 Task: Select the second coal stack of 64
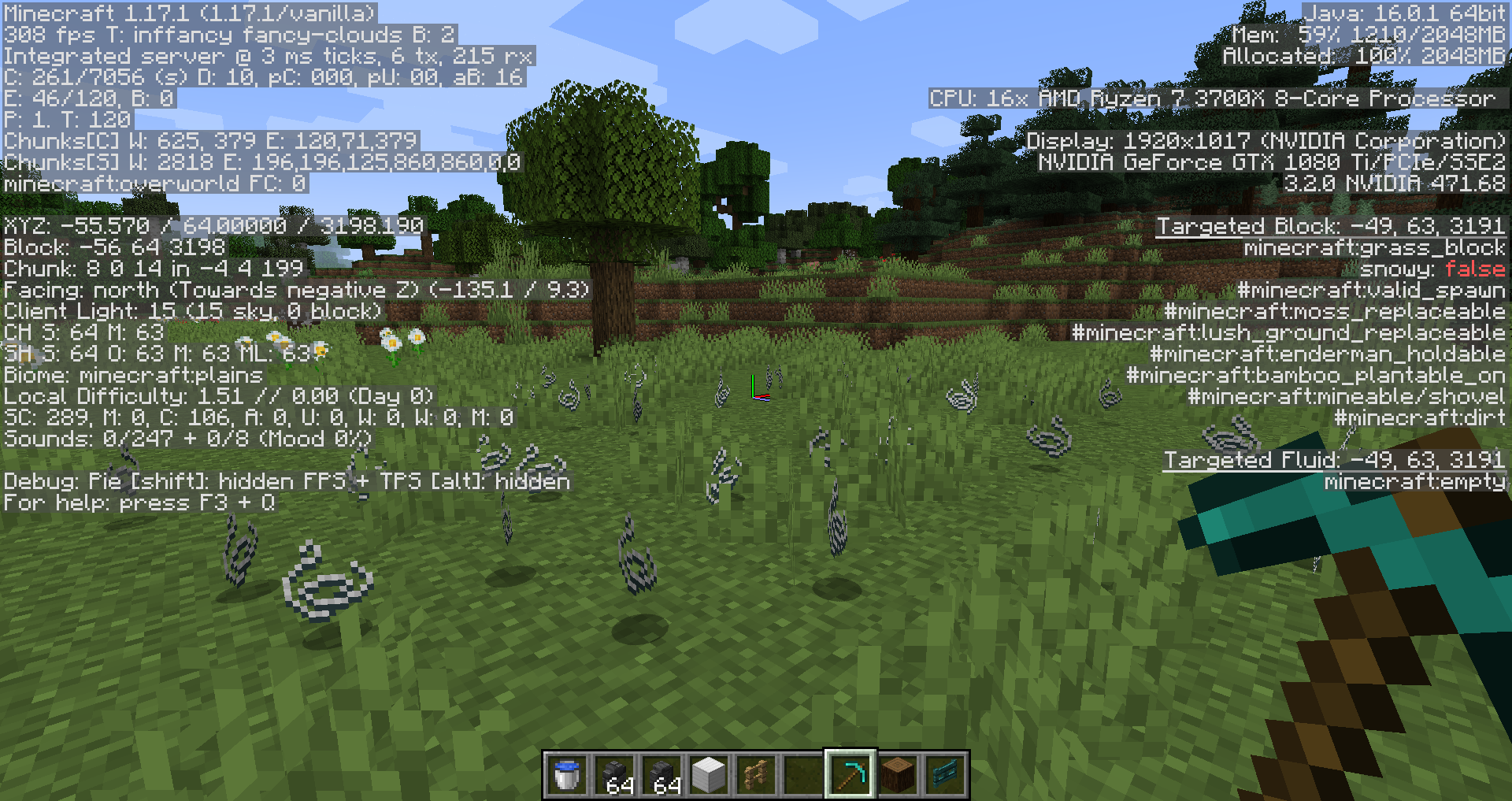[x=660, y=773]
